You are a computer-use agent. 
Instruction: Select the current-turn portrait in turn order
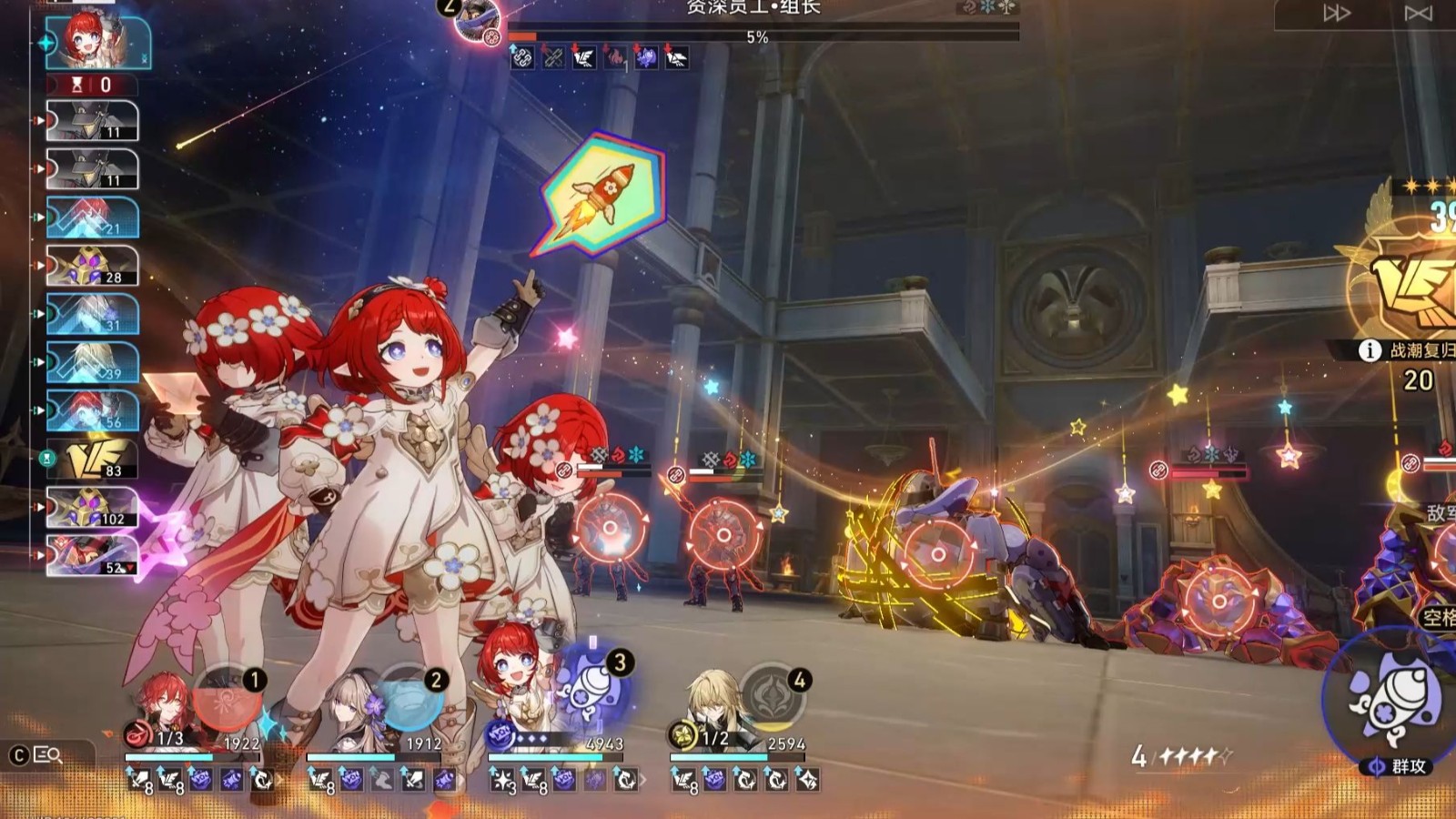[98, 42]
